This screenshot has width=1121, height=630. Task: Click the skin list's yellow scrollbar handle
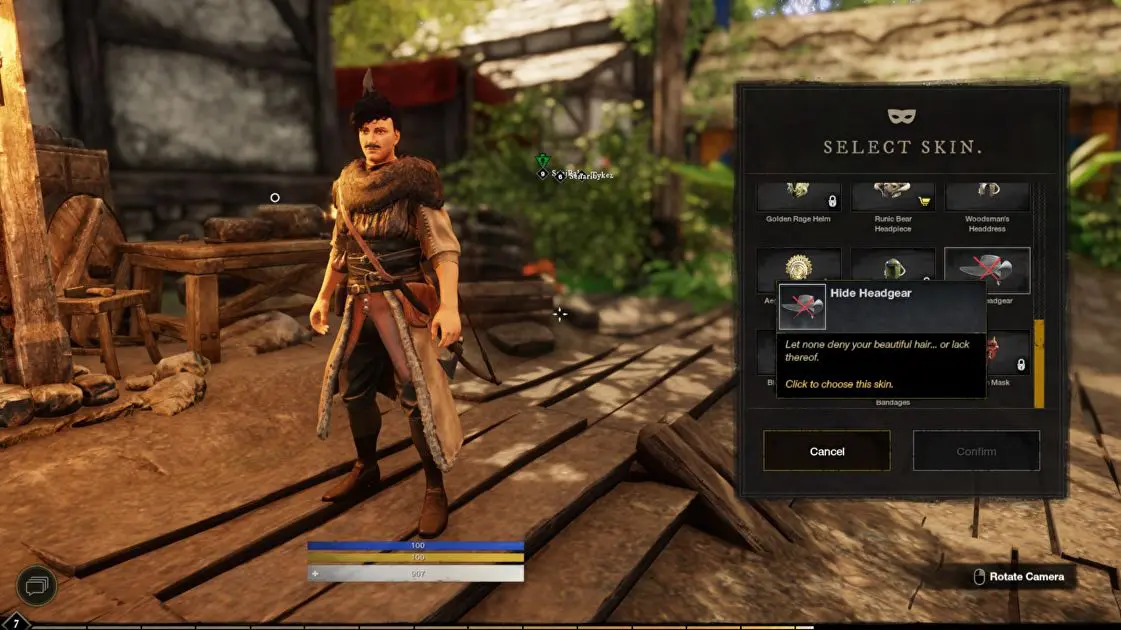[1039, 363]
